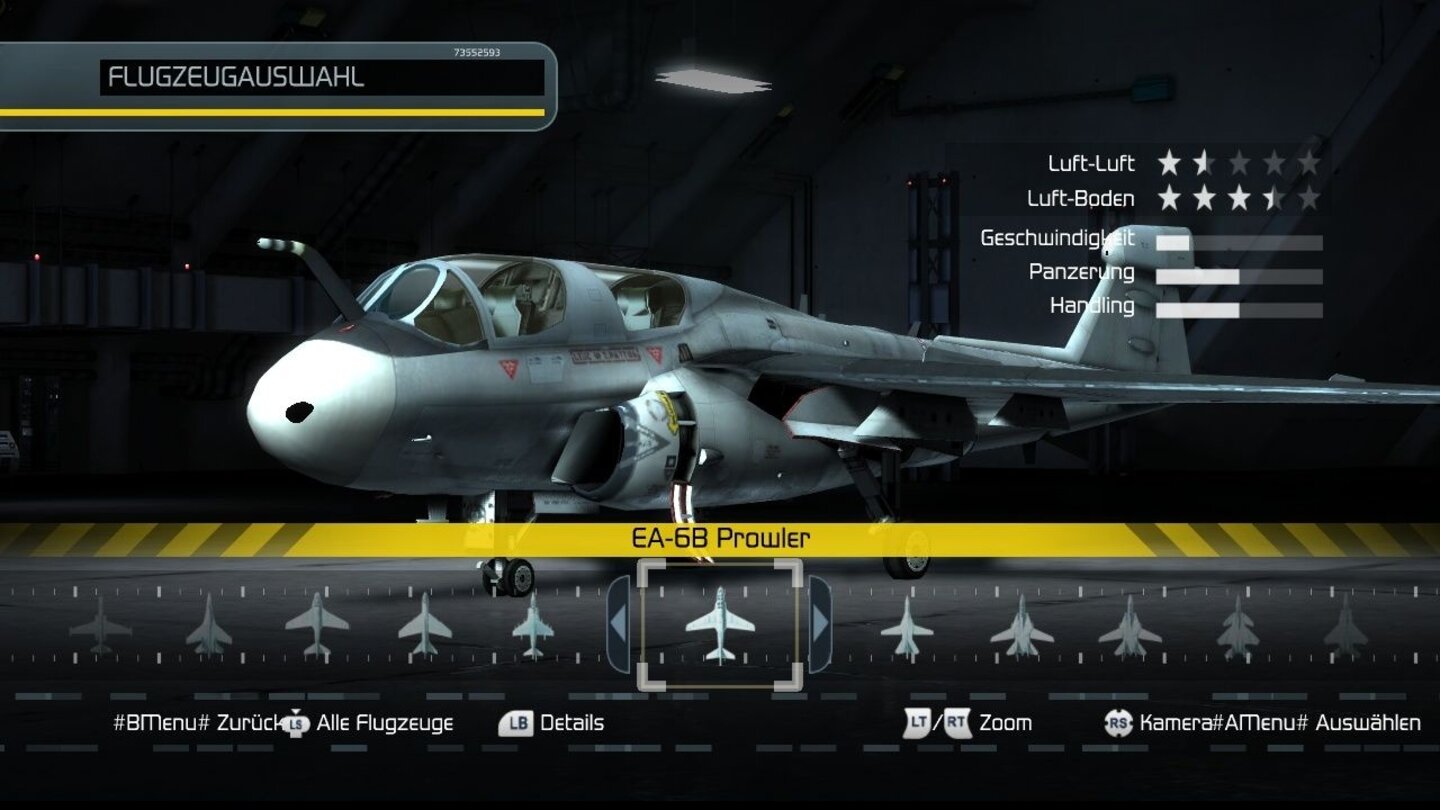Select the fourth jet silhouette left of center
Screen dimensions: 1440x810
pos(424,630)
